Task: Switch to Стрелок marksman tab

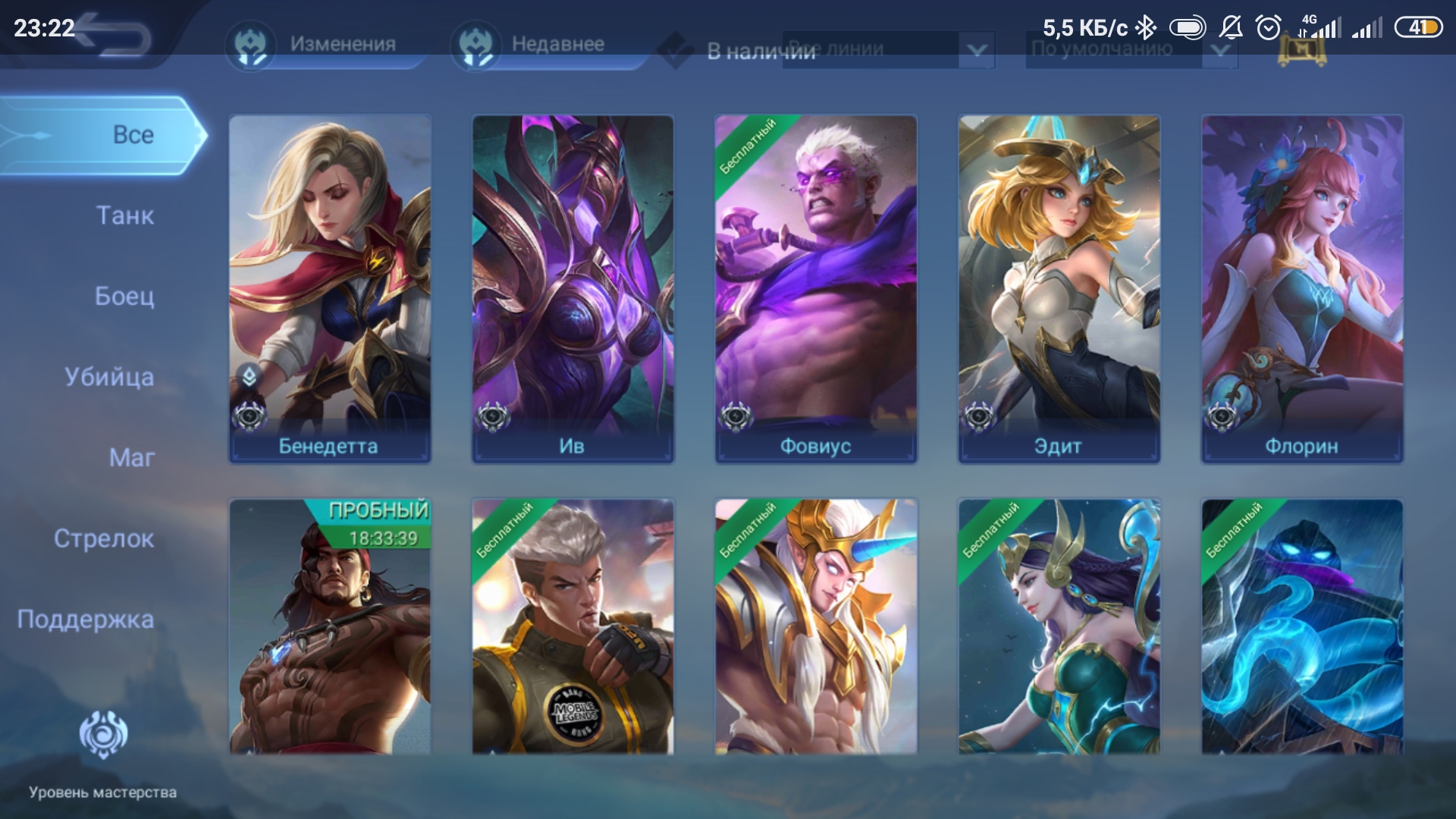Action: (104, 539)
